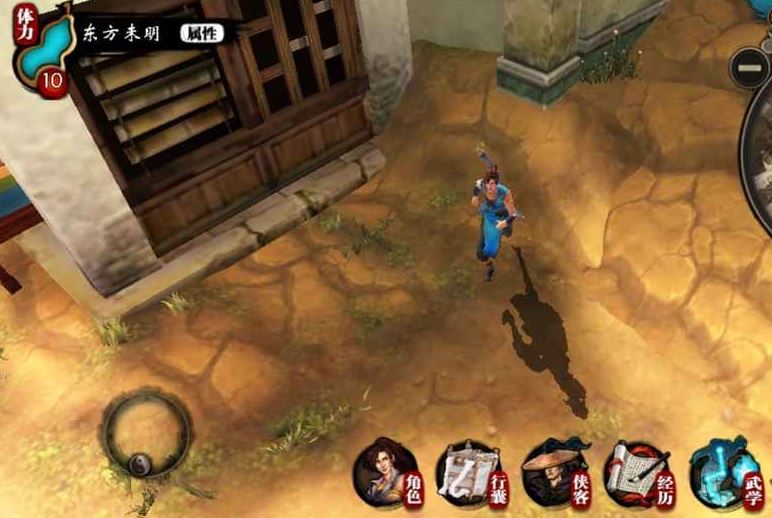Open the minimap at the screen edge

pyautogui.click(x=759, y=150)
